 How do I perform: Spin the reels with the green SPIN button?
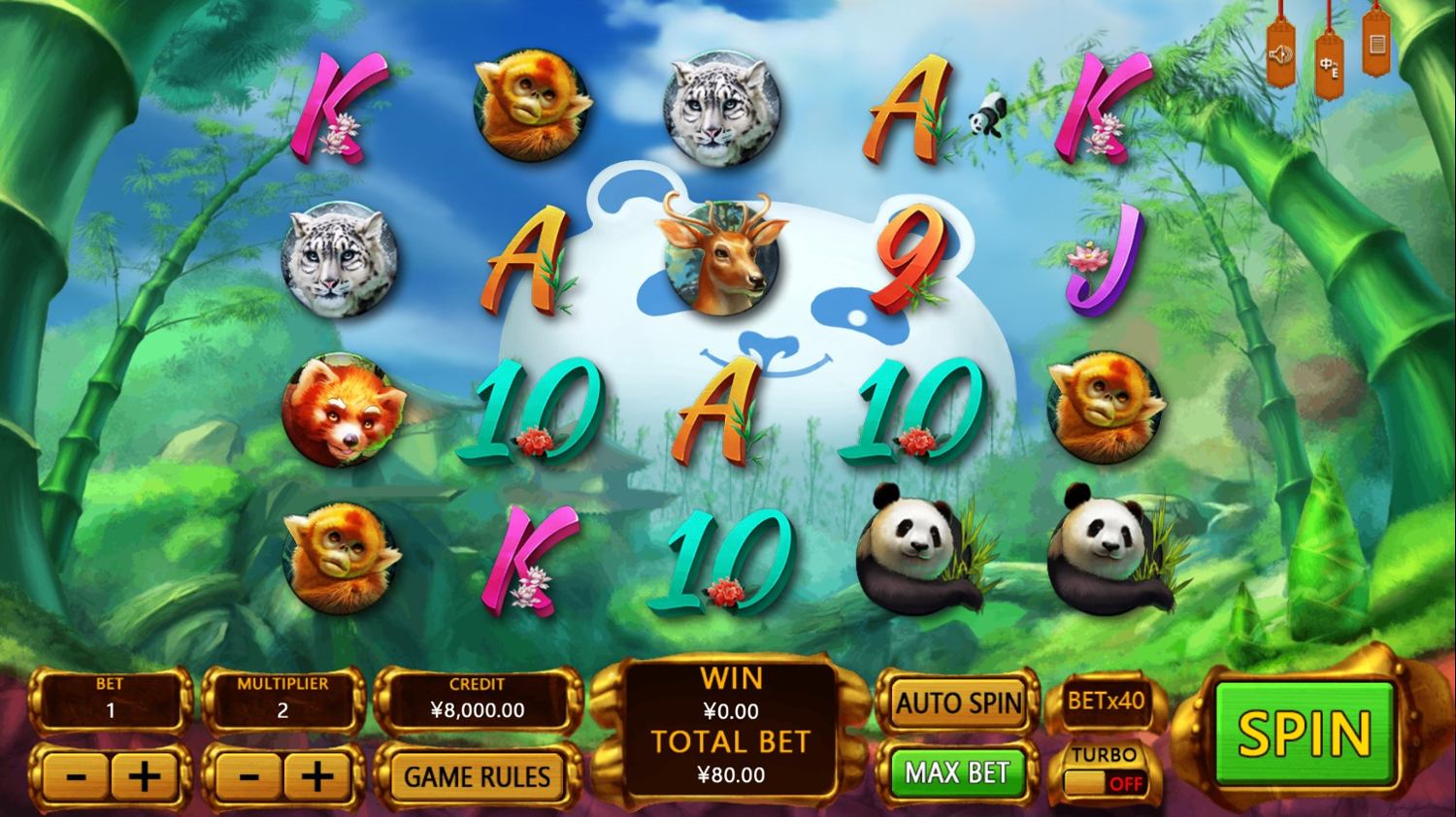1304,733
